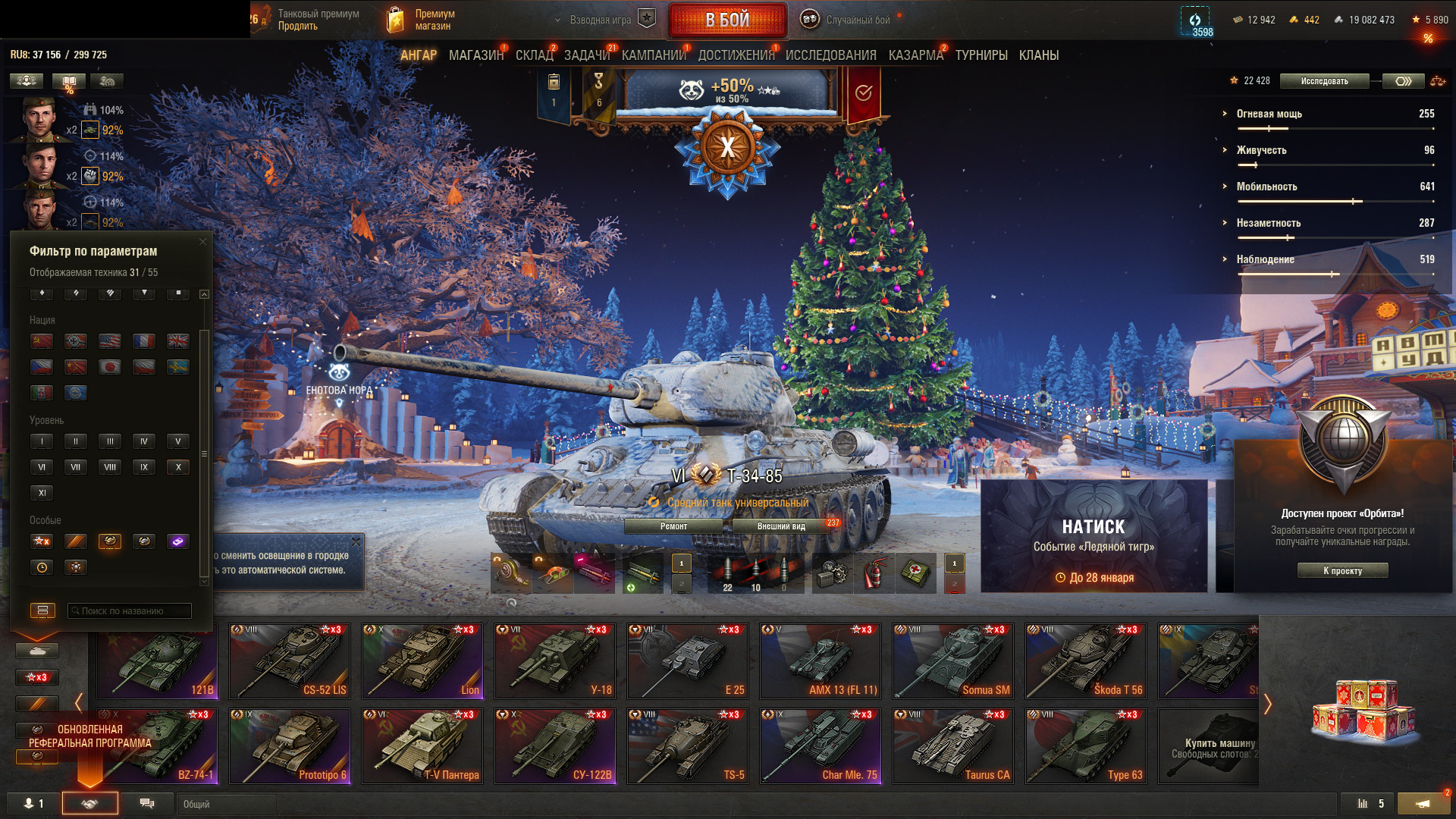The image size is (1456, 819).
Task: Filter vehicles by tier VI
Action: 42,467
